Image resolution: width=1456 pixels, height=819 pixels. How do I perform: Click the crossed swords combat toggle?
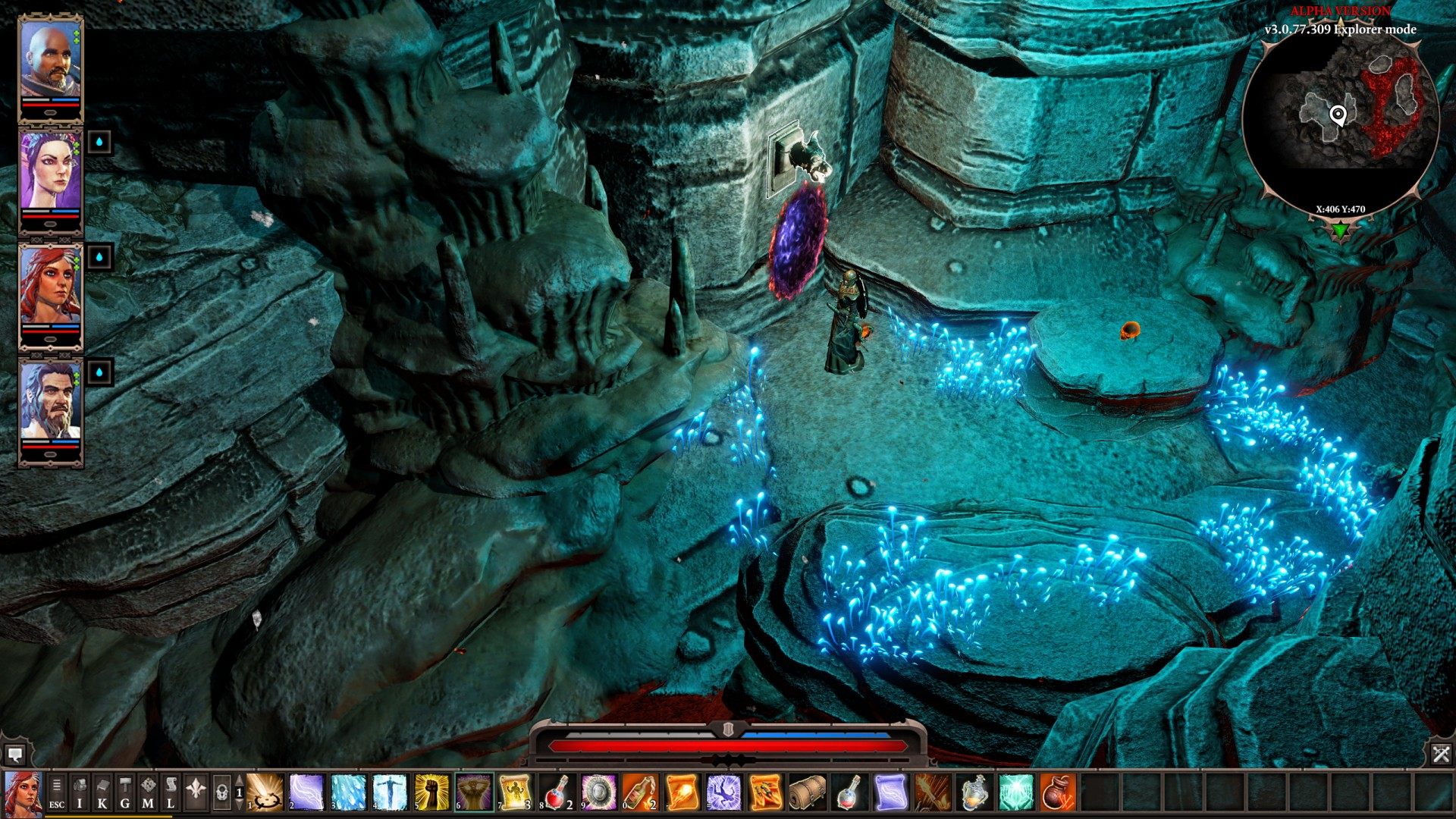pos(1441,753)
